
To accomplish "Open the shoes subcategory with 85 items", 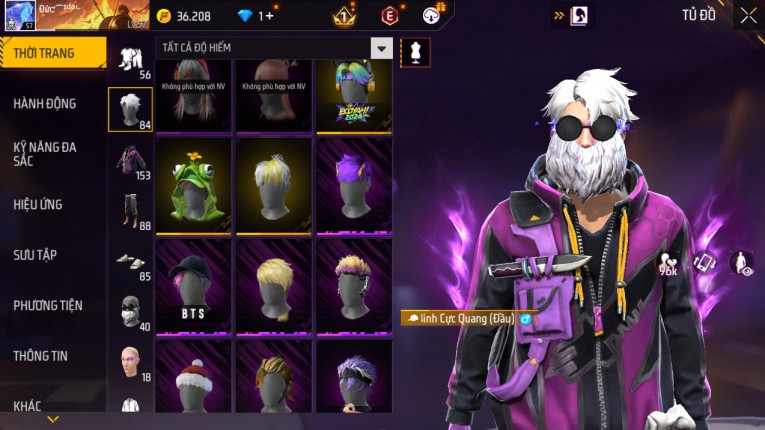I will 130,264.
